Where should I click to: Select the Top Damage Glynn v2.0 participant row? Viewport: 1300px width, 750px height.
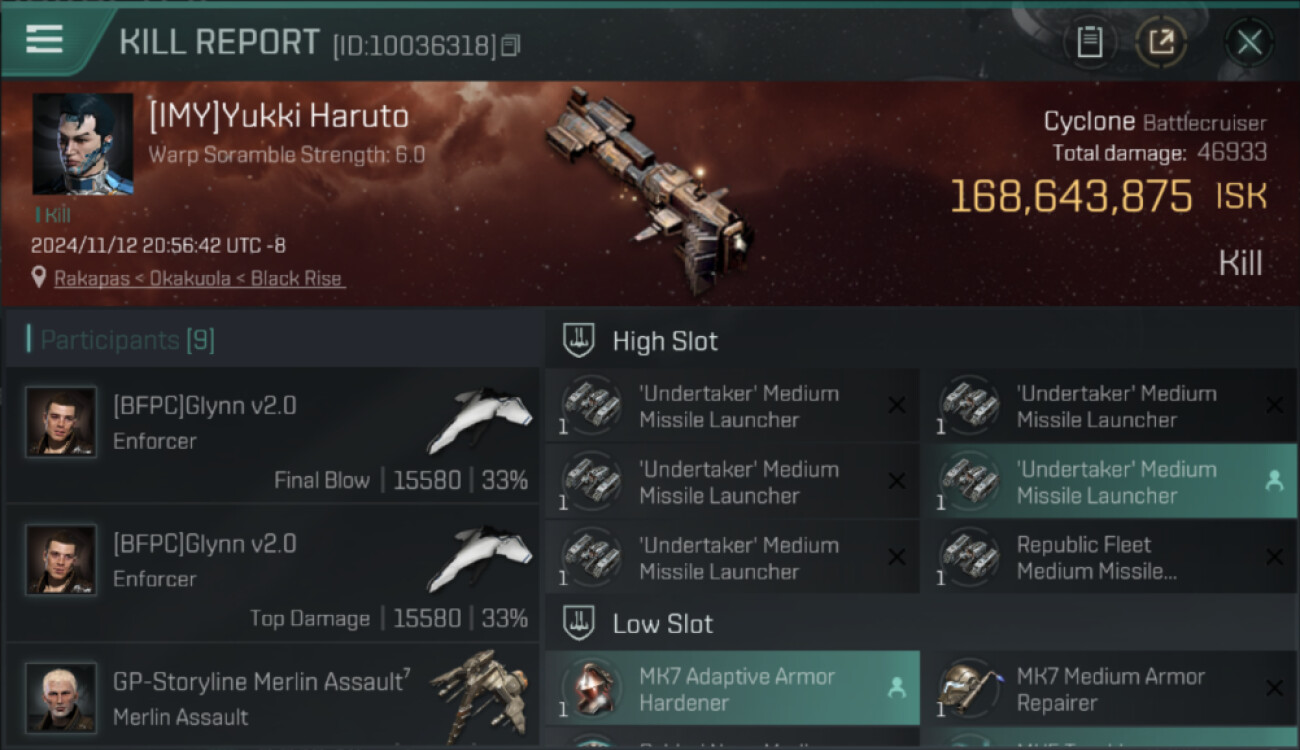(272, 574)
